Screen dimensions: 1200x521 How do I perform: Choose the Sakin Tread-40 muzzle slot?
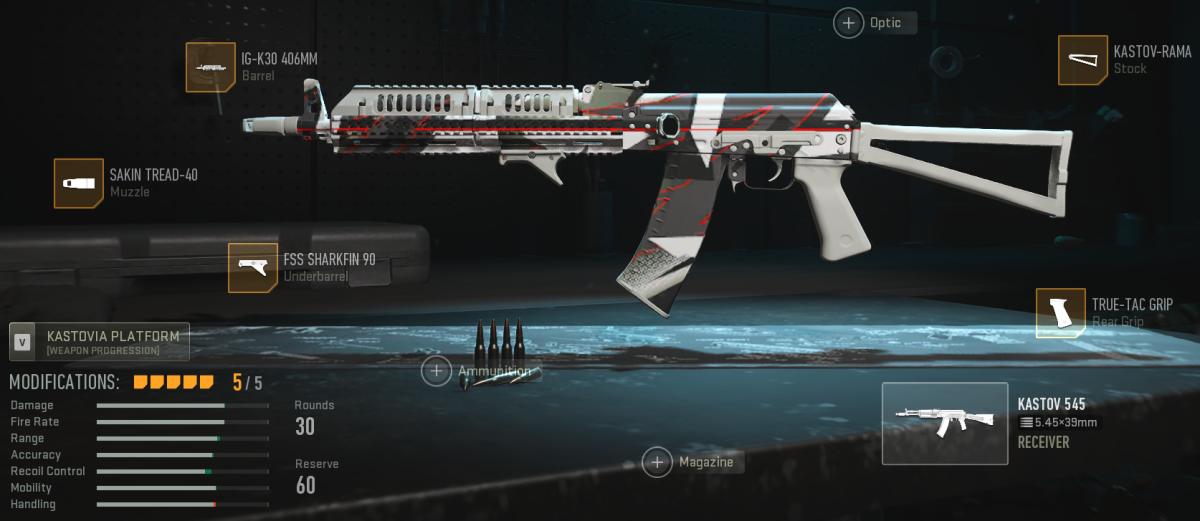click(79, 183)
